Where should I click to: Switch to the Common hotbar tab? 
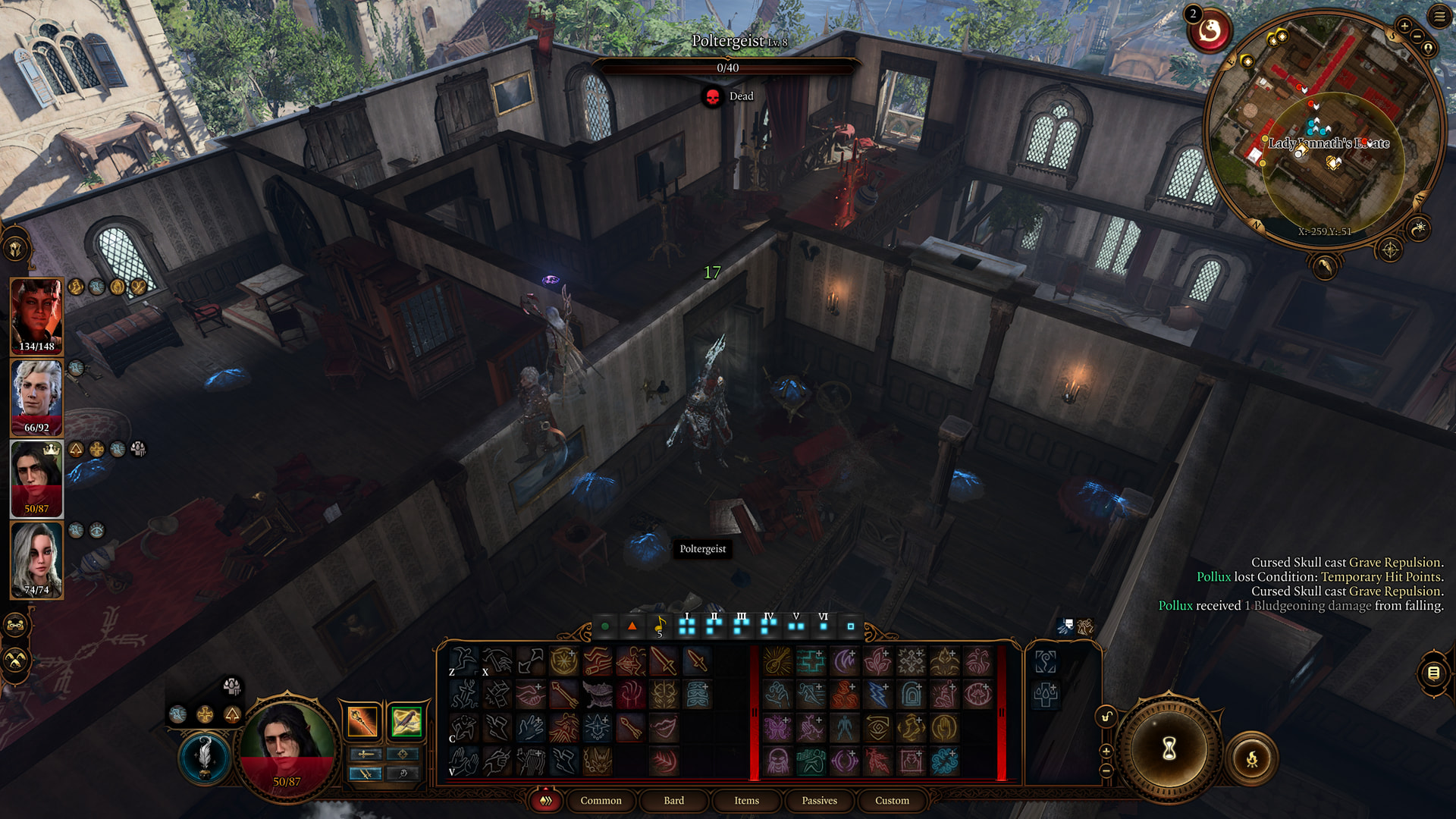tap(601, 800)
